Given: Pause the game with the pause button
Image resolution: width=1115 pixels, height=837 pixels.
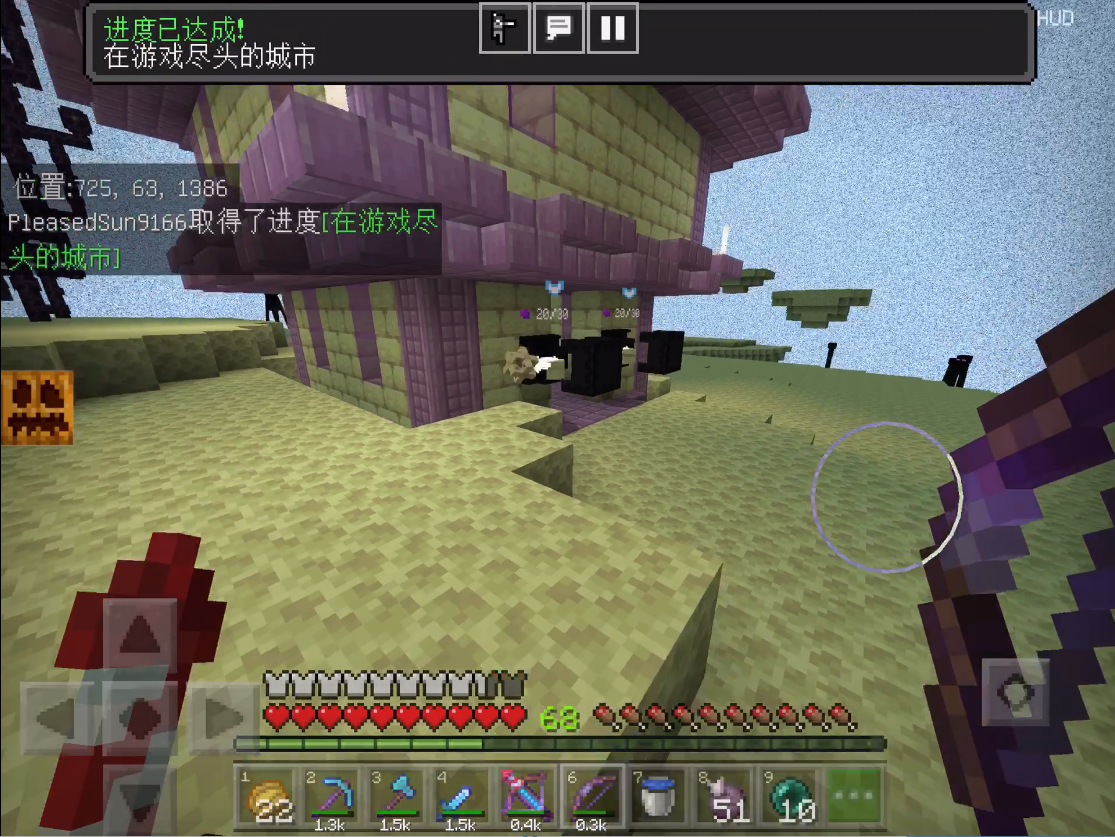Looking at the screenshot, I should (612, 28).
